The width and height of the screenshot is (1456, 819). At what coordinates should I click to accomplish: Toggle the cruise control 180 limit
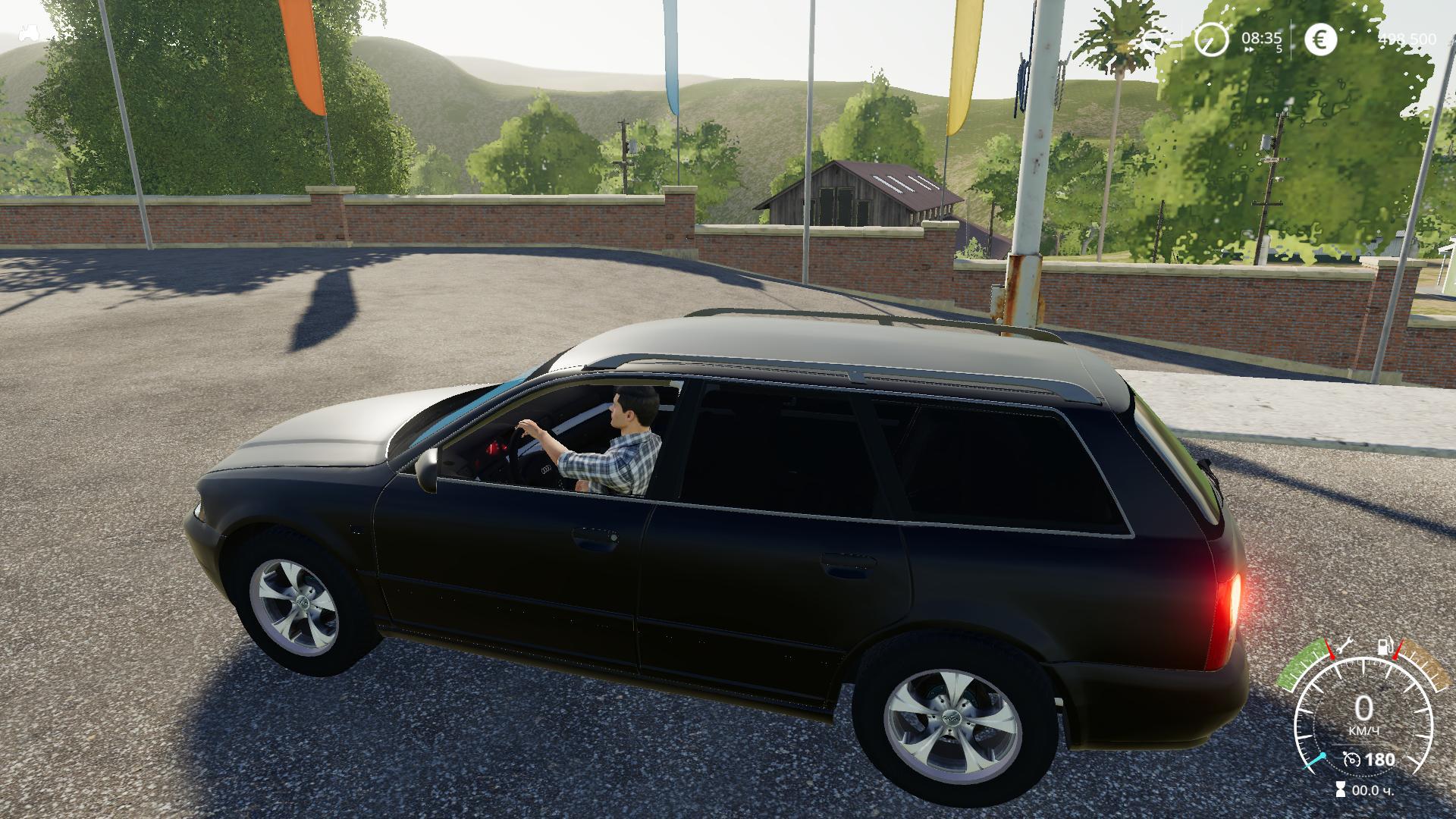(x=1380, y=759)
